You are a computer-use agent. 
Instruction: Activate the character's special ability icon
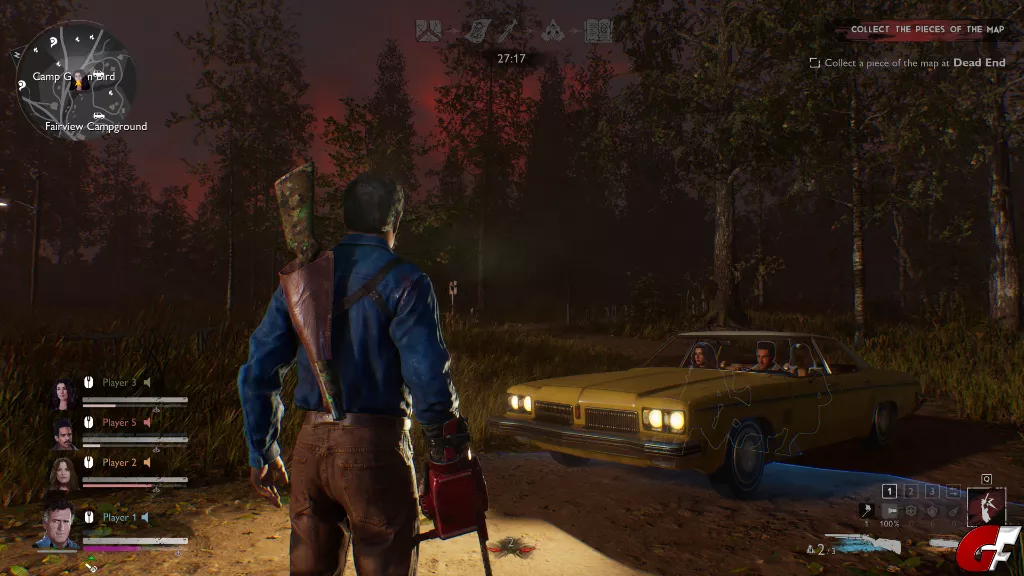pos(986,506)
